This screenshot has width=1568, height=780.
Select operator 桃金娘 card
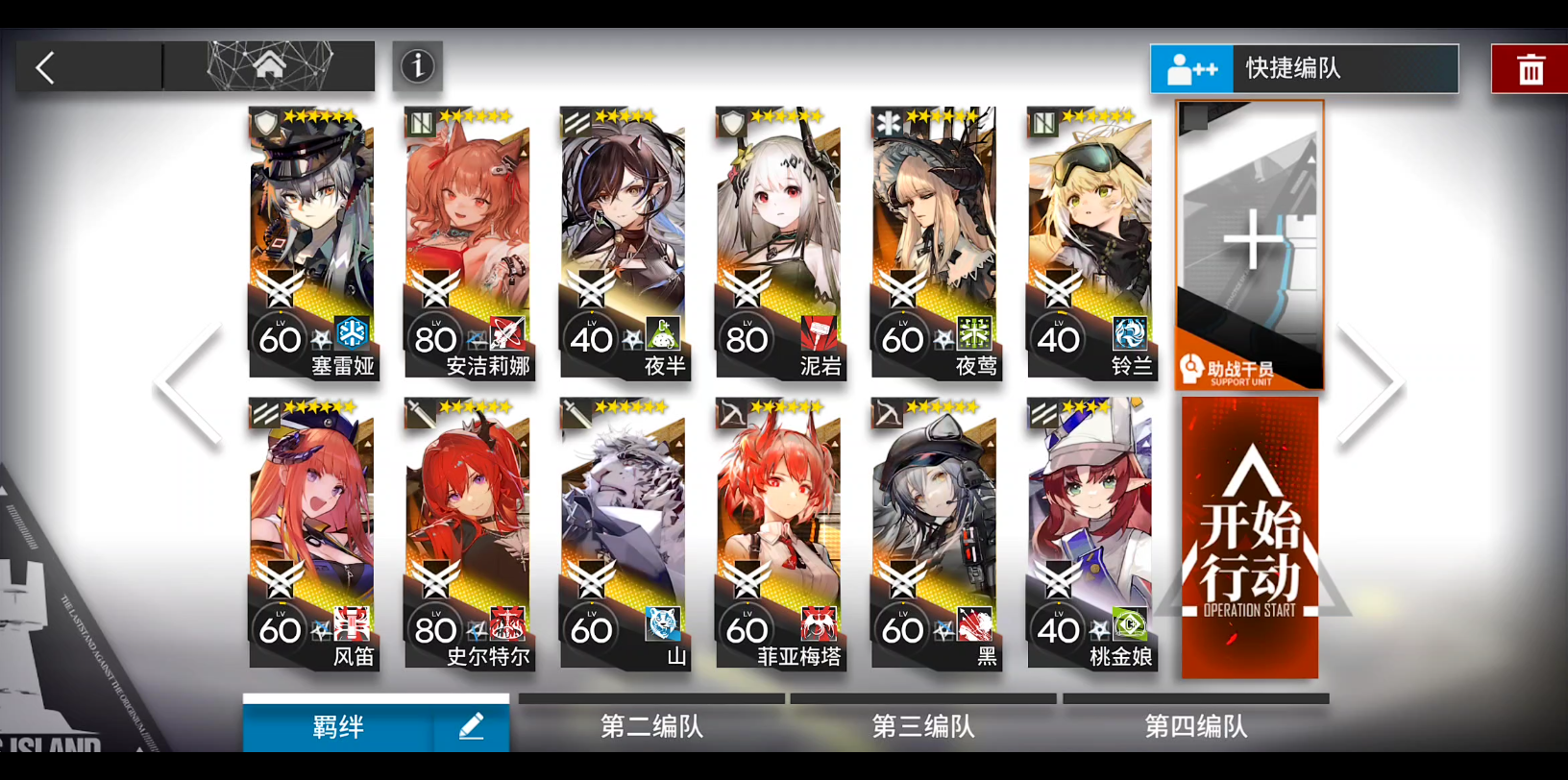[x=1090, y=533]
